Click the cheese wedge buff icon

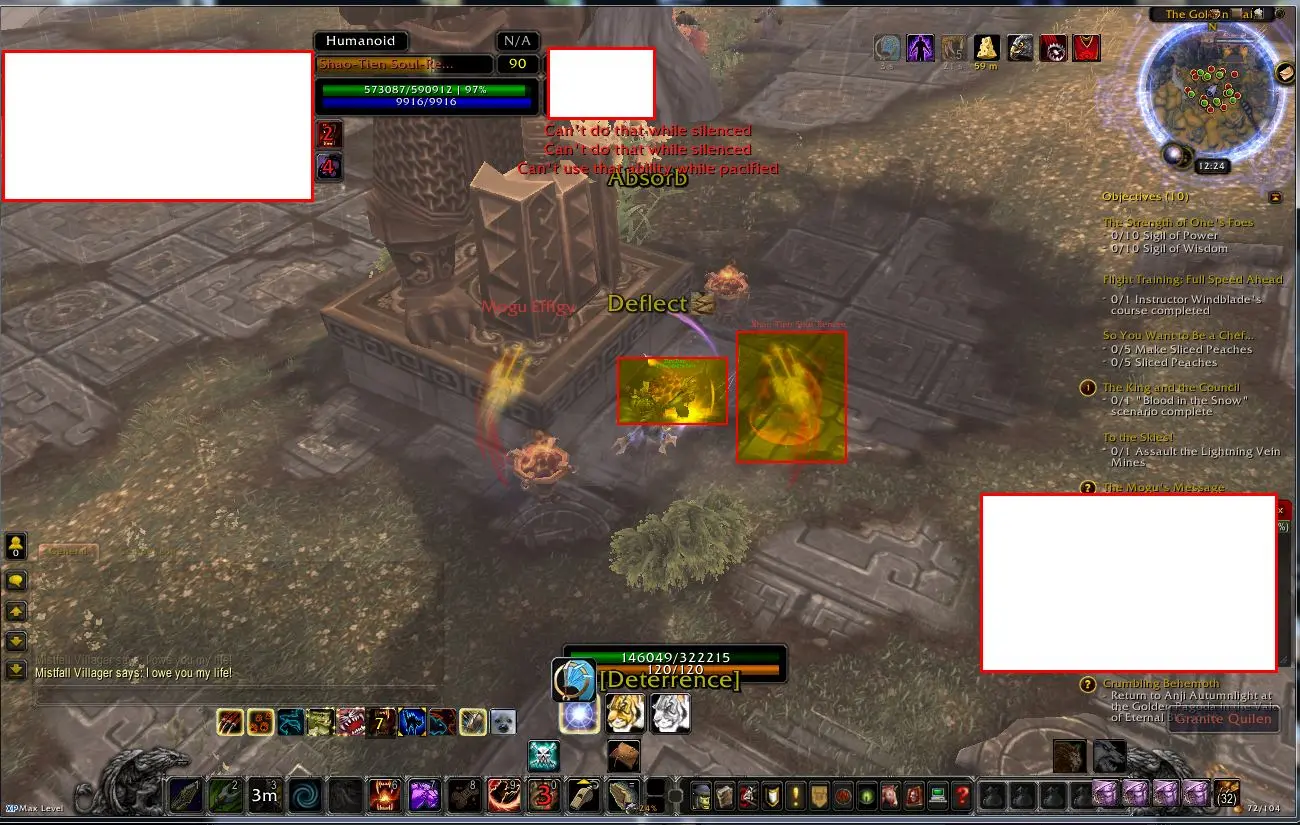(987, 48)
